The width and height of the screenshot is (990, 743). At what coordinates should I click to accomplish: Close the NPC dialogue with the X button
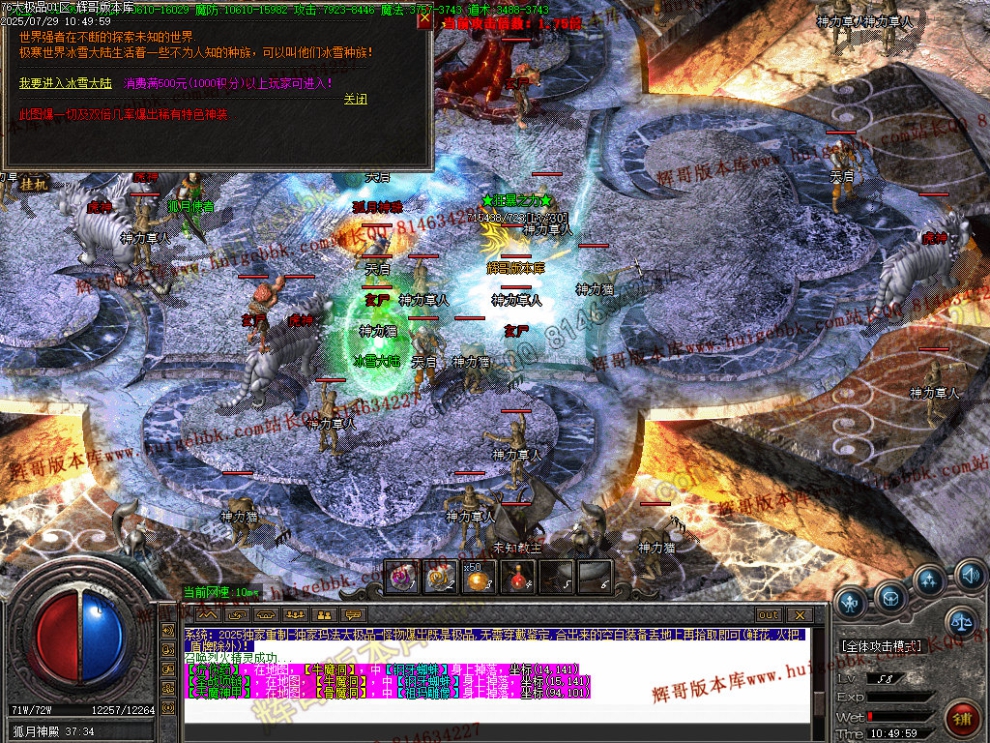(424, 19)
